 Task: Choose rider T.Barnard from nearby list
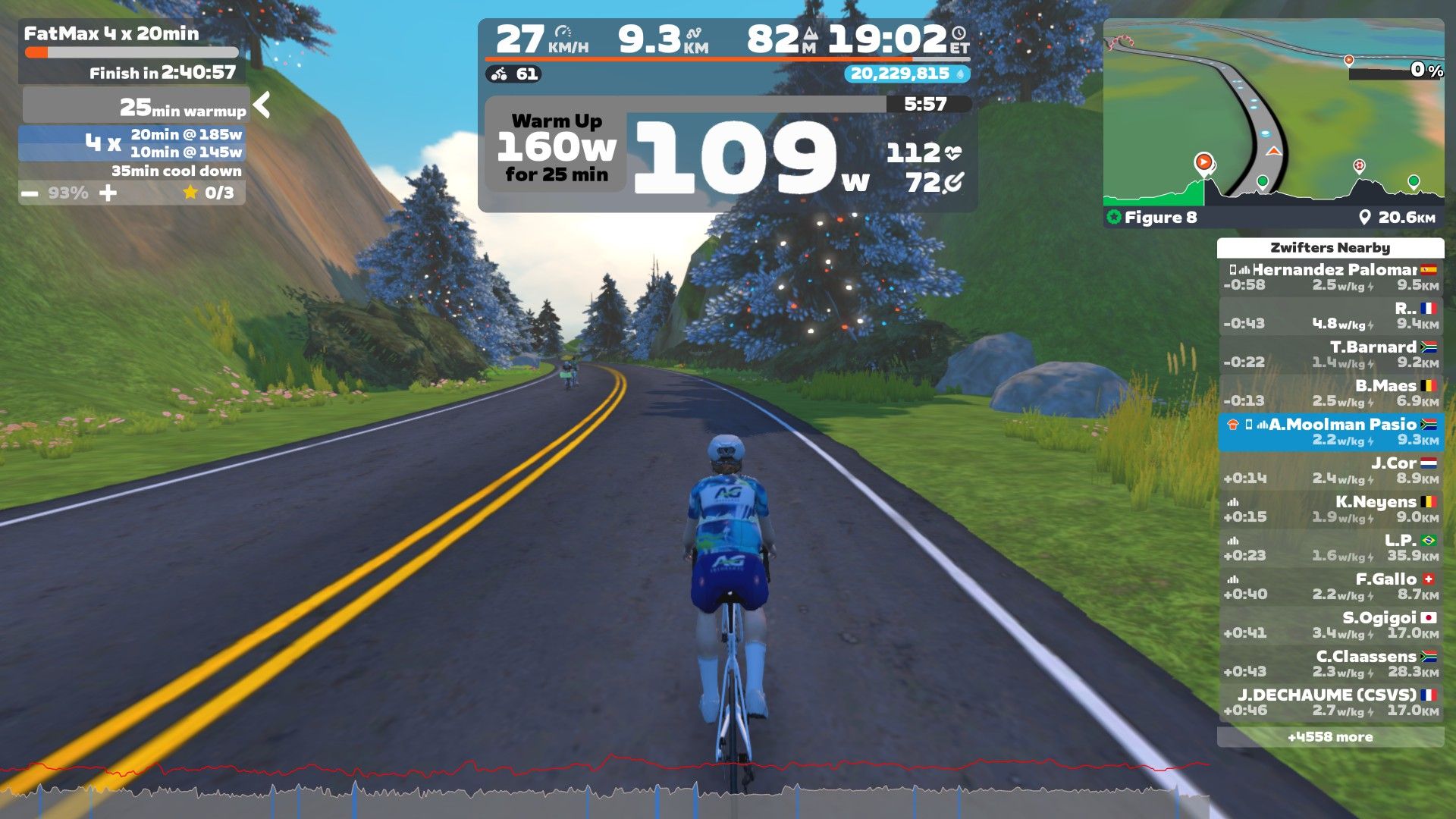pos(1330,354)
